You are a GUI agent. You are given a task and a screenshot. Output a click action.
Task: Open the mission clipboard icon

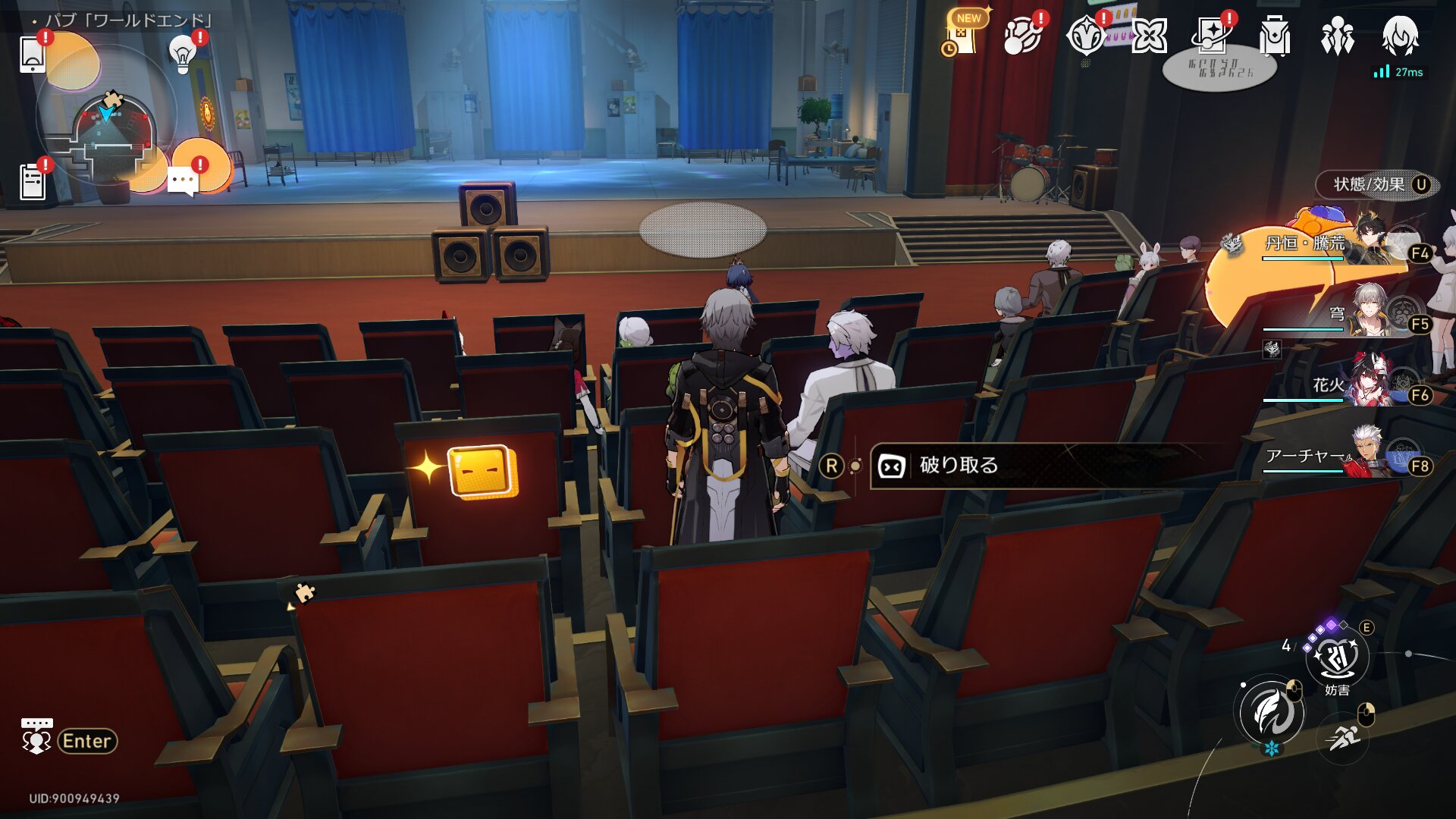[x=33, y=182]
